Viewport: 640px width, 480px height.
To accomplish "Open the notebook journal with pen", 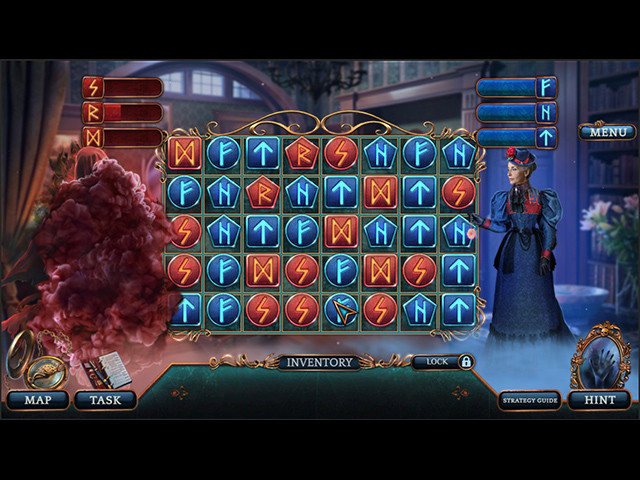I will tap(107, 372).
